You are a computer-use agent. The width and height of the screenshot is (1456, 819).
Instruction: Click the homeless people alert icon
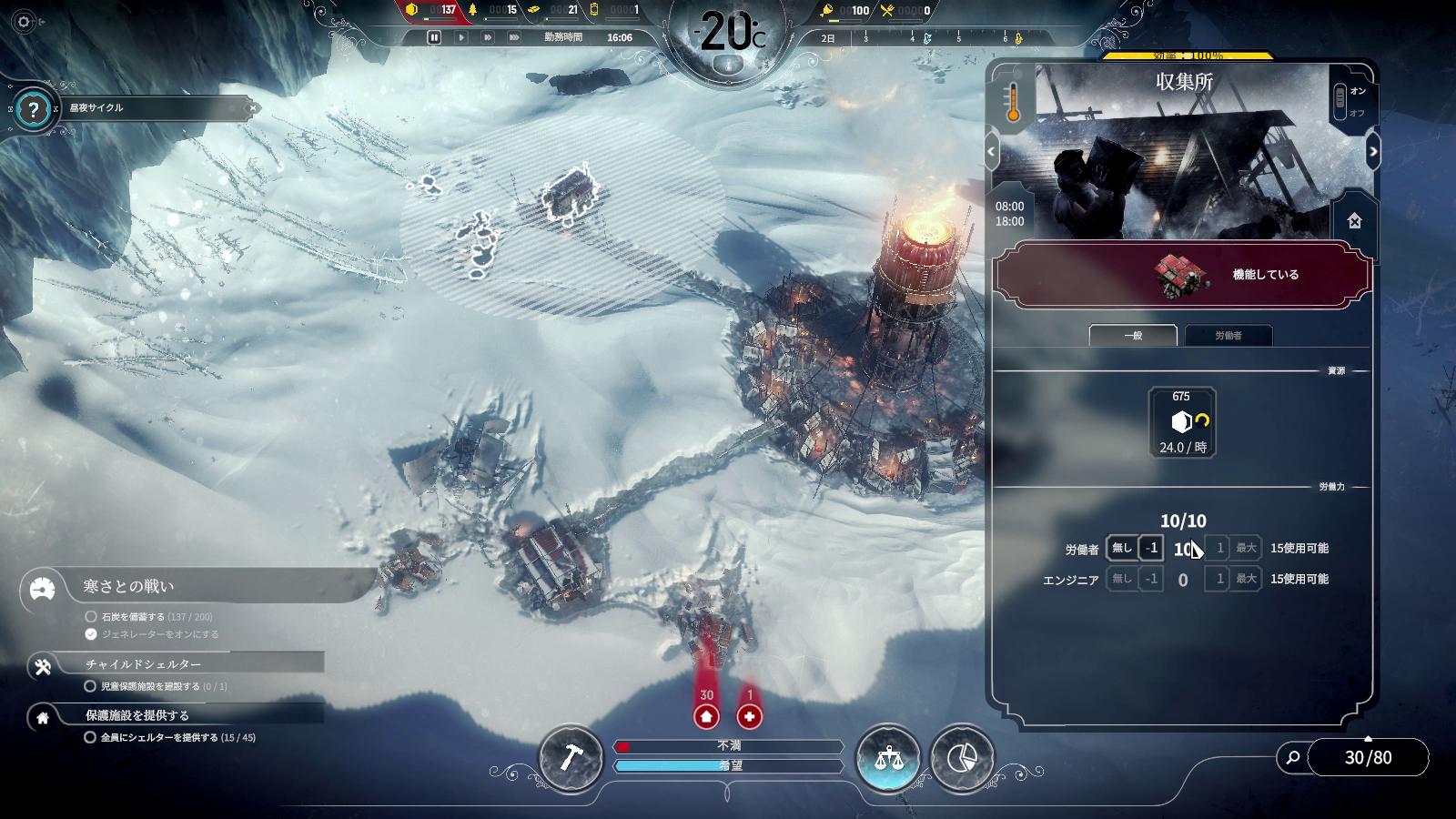706,717
